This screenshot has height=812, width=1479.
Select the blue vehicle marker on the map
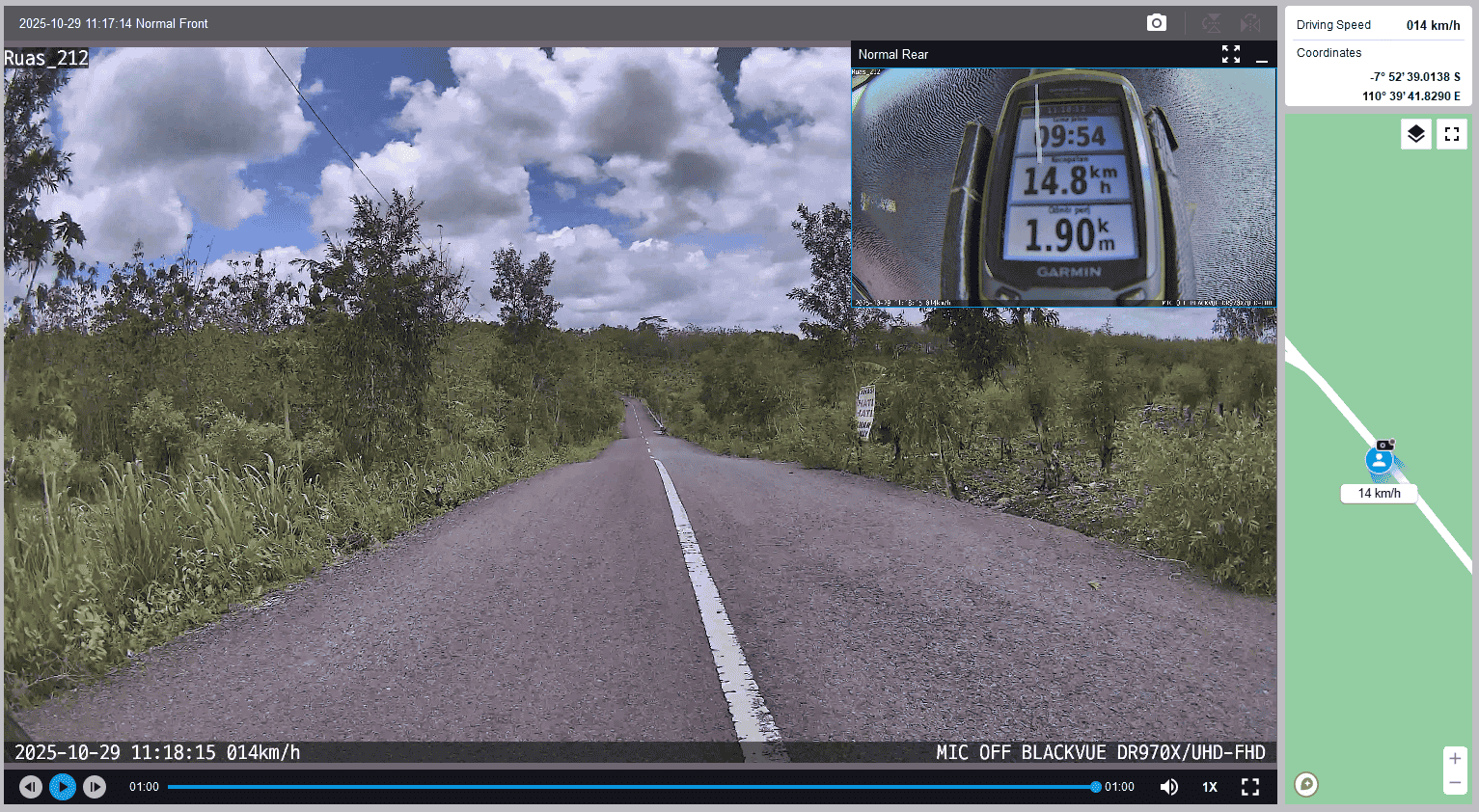tap(1380, 461)
